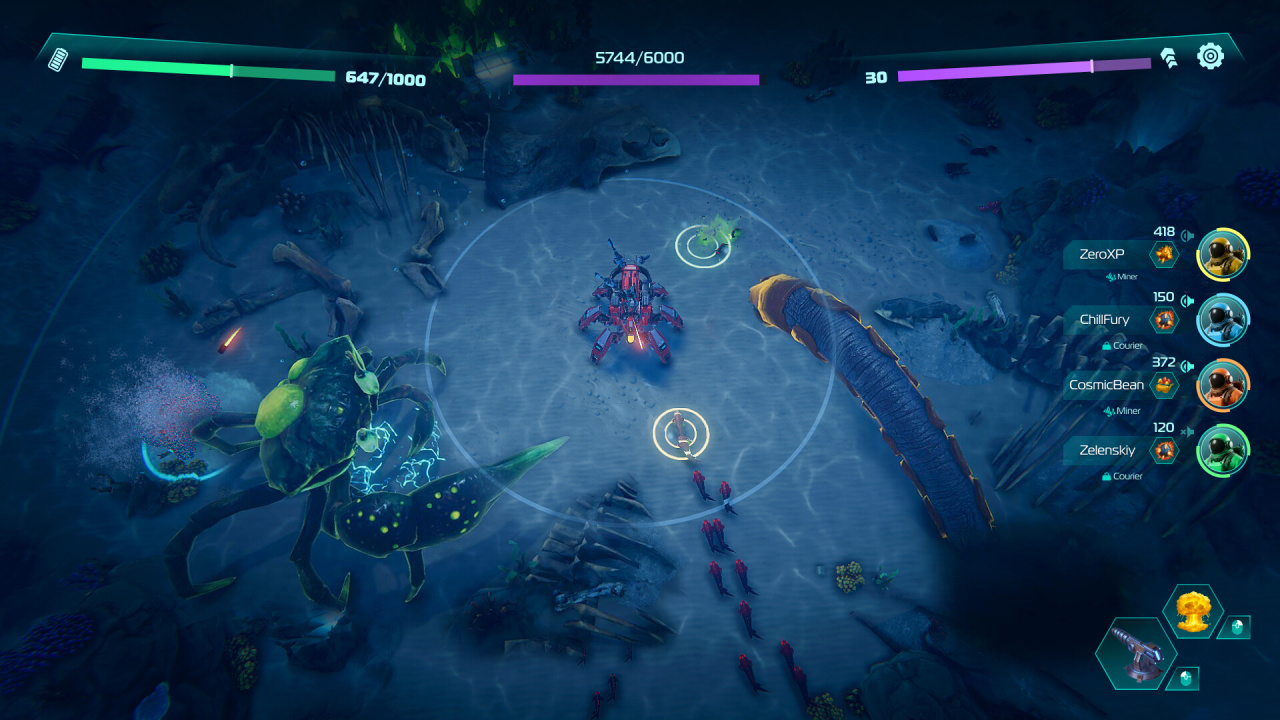The height and width of the screenshot is (720, 1280).
Task: Unmute Zelenskiy's crossed-out speaker icon
Action: (x=1187, y=431)
